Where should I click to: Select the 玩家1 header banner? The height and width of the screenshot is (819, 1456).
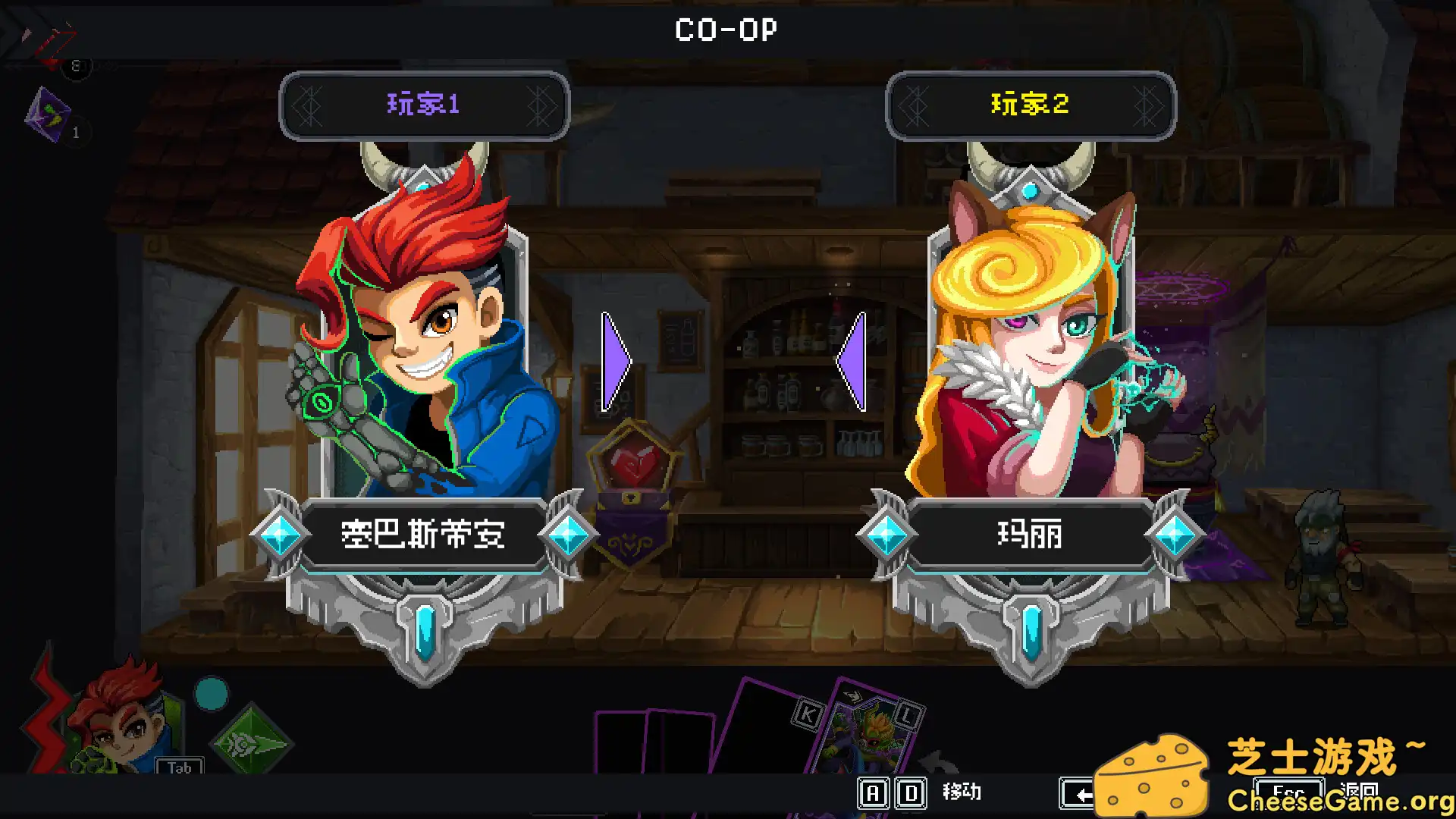(423, 105)
